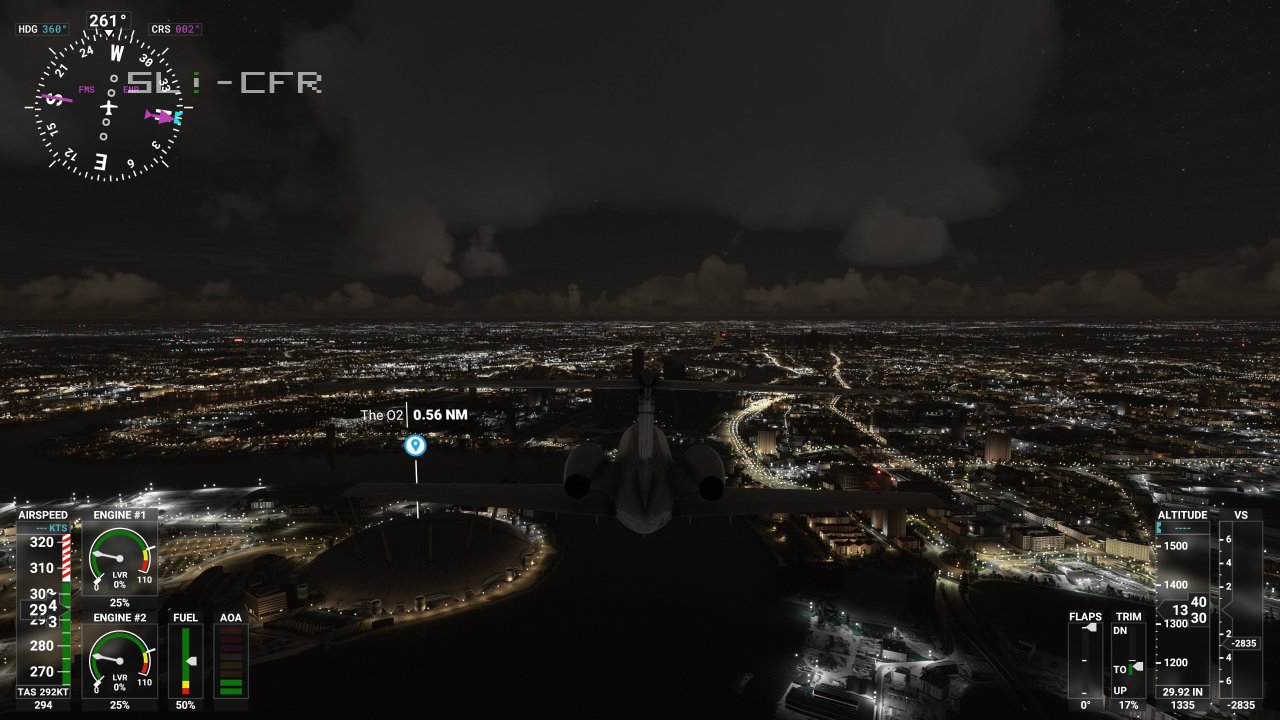Open the CRS 002° course selector
Viewport: 1280px width, 720px height.
(178, 29)
